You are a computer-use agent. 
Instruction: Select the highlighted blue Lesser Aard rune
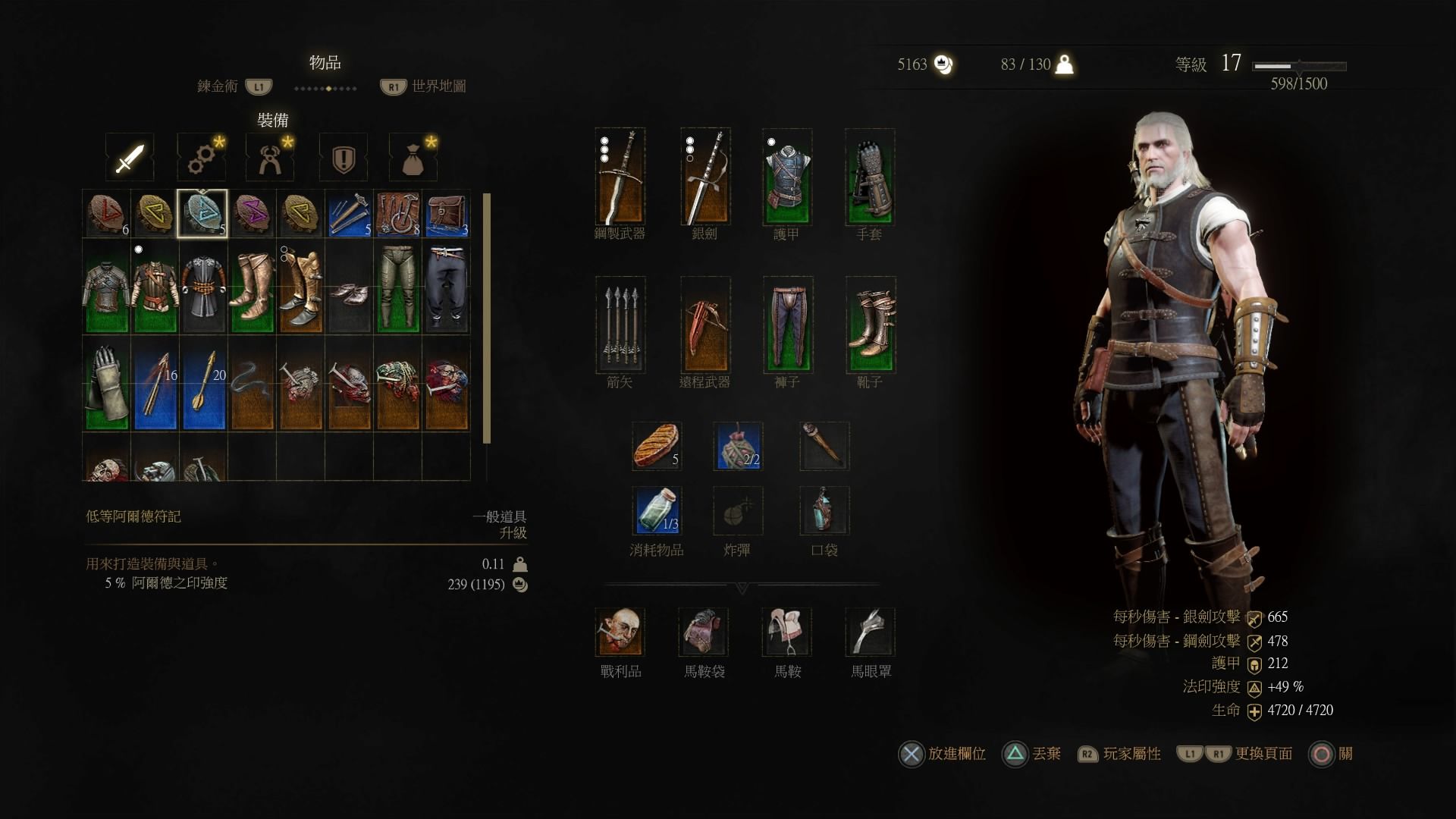tap(202, 214)
